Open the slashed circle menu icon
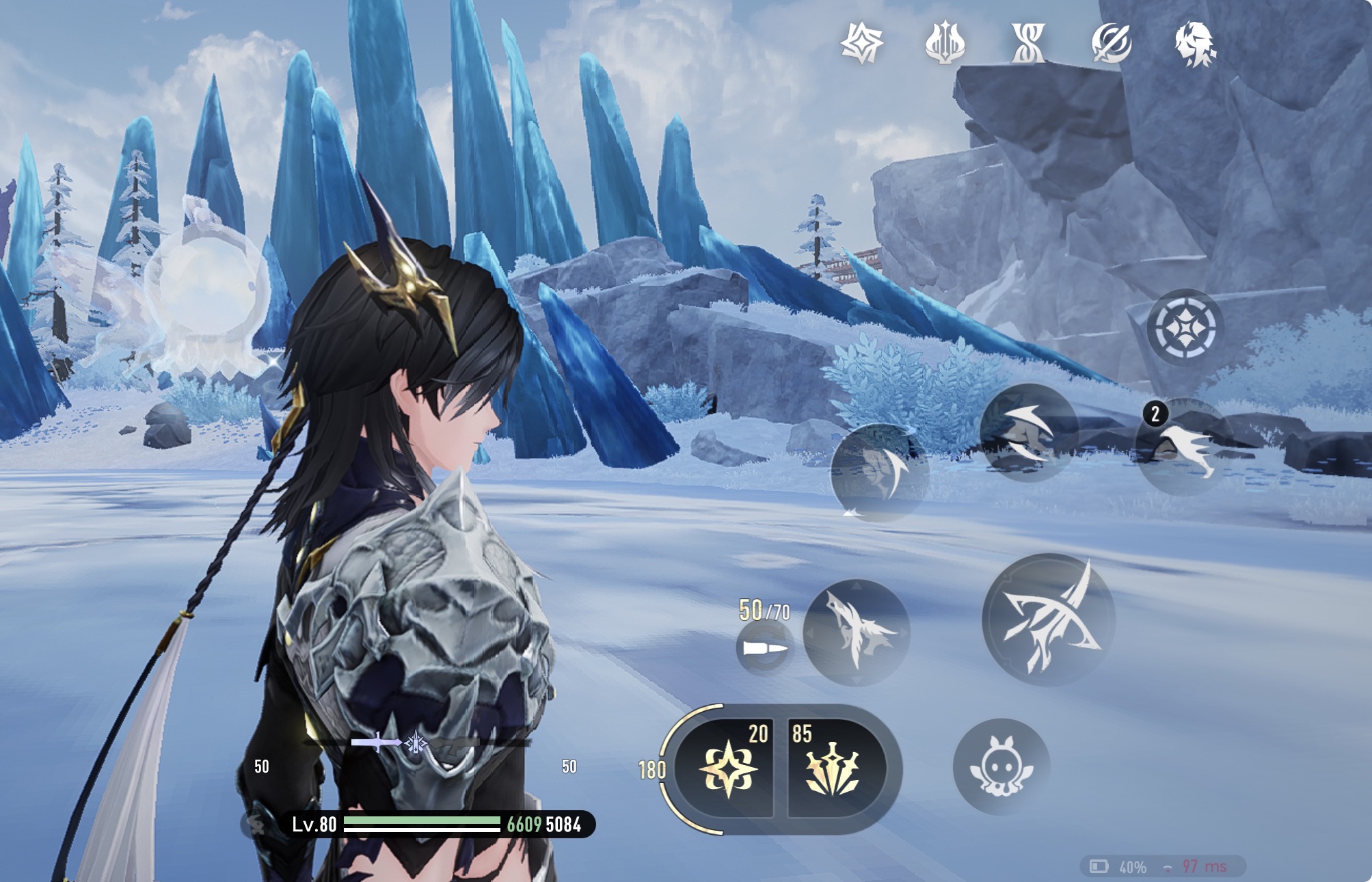1372x882 pixels. (x=1112, y=44)
